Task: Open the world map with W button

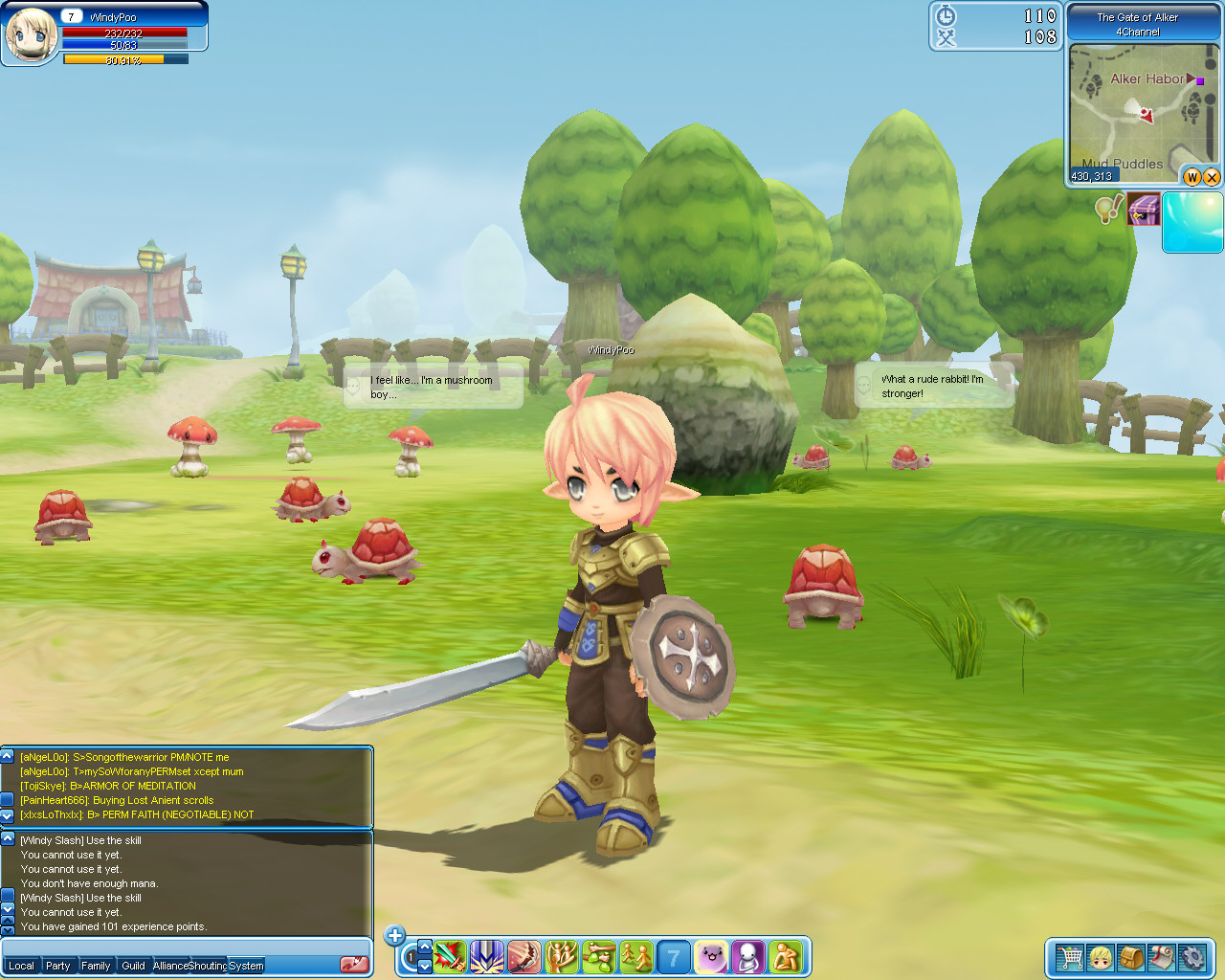Action: 1192,177
